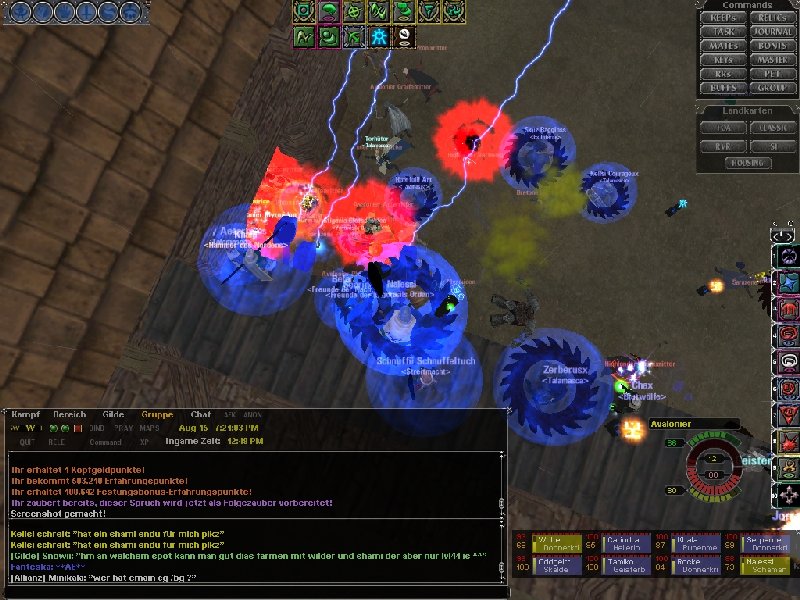Show BUFFS from the Commands panel
This screenshot has height=600, width=800.
click(x=723, y=88)
